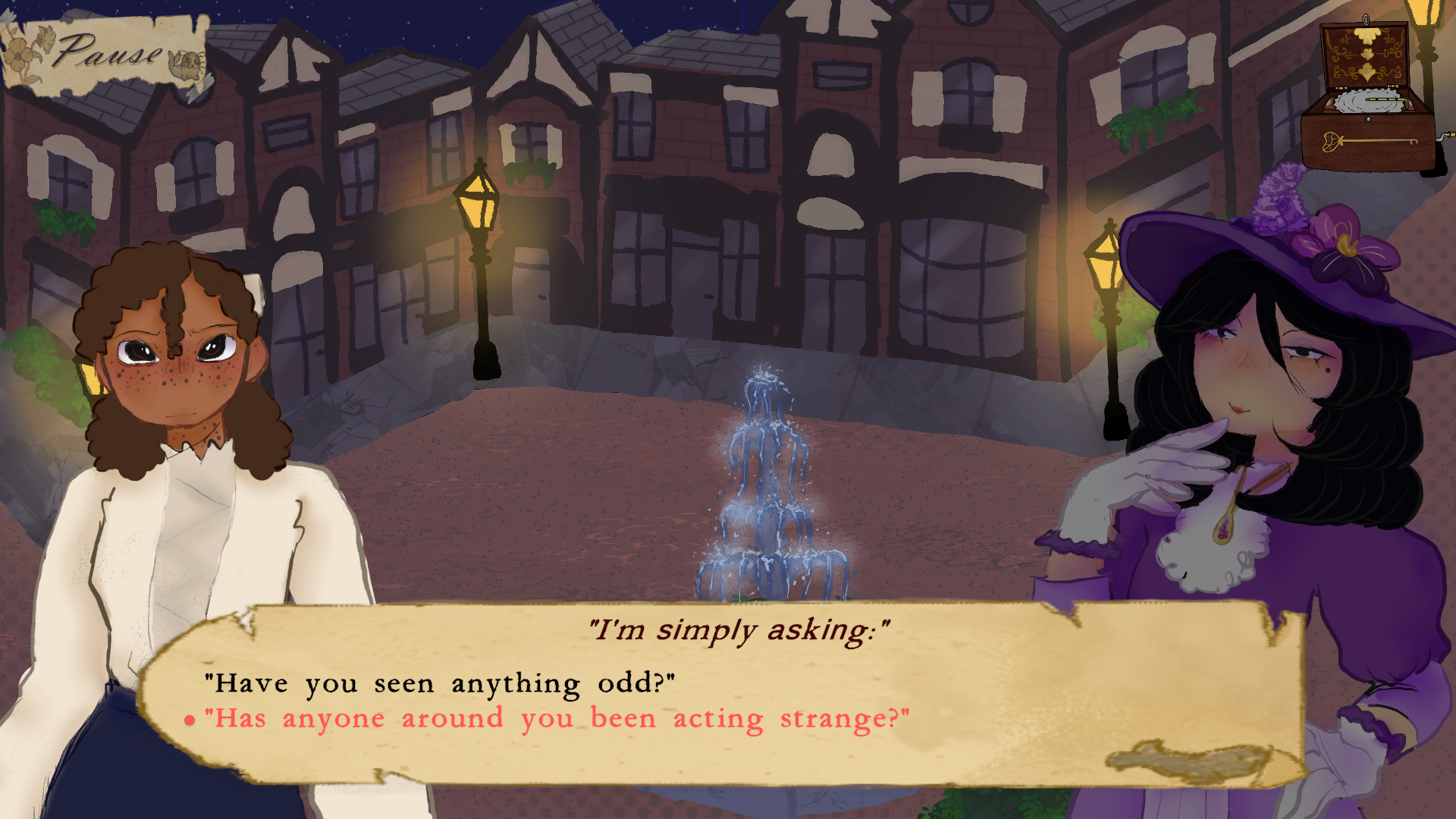Turn the music box crank handle
This screenshot has width=1456, height=819.
(x=1443, y=135)
